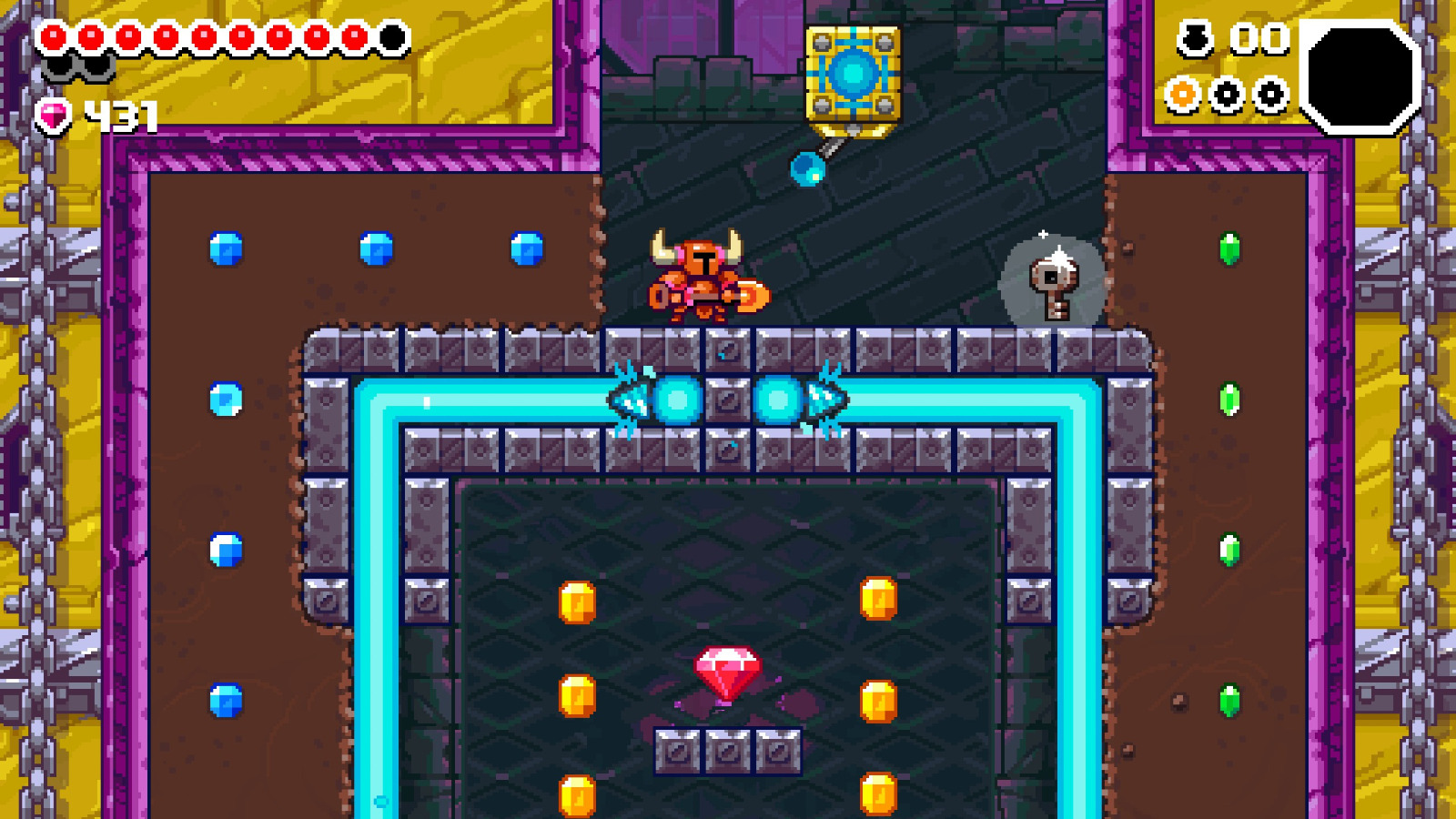Click the 00 score counter top-right

pyautogui.click(x=1259, y=39)
